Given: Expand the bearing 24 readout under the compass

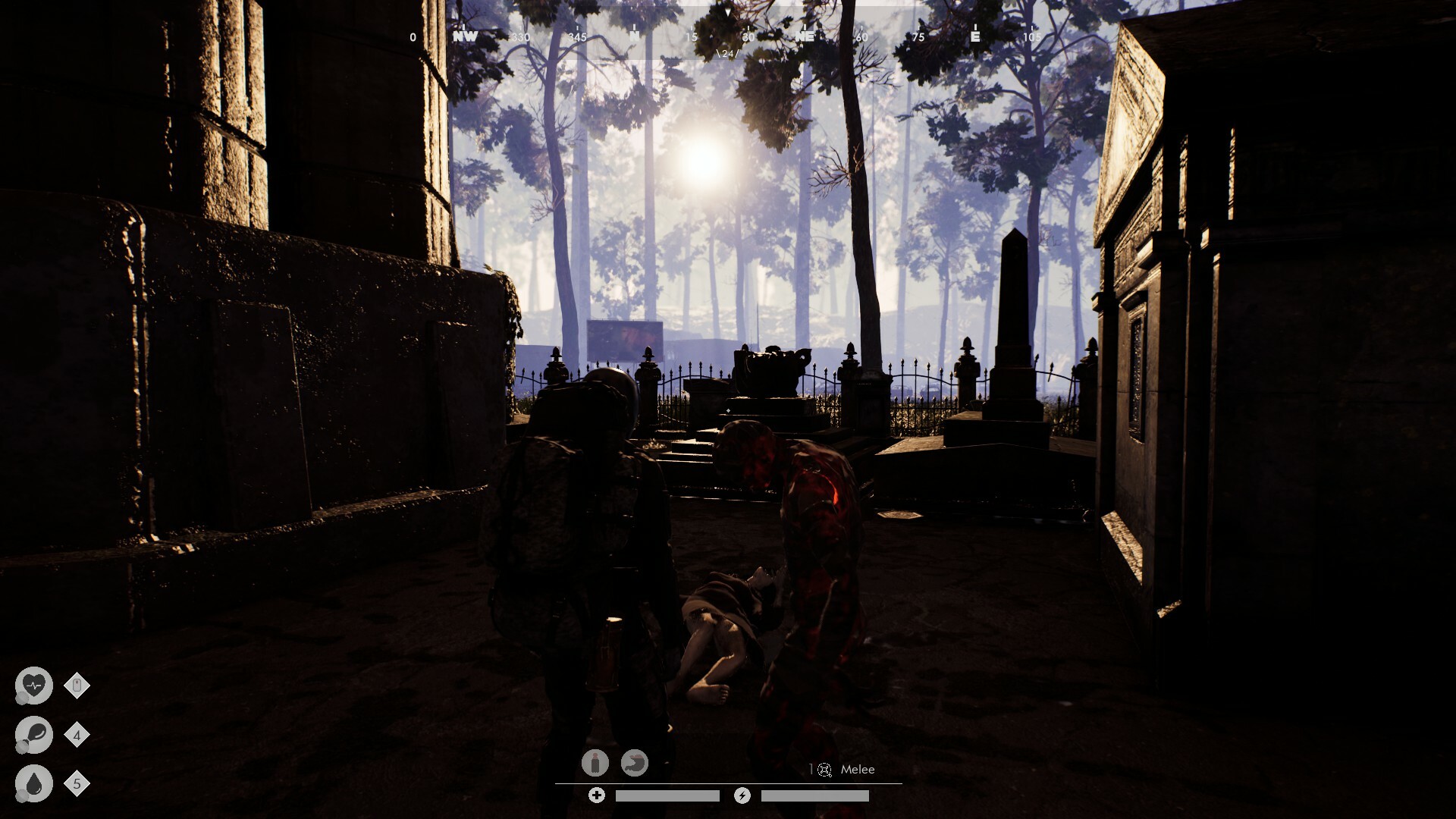Looking at the screenshot, I should click(x=727, y=54).
